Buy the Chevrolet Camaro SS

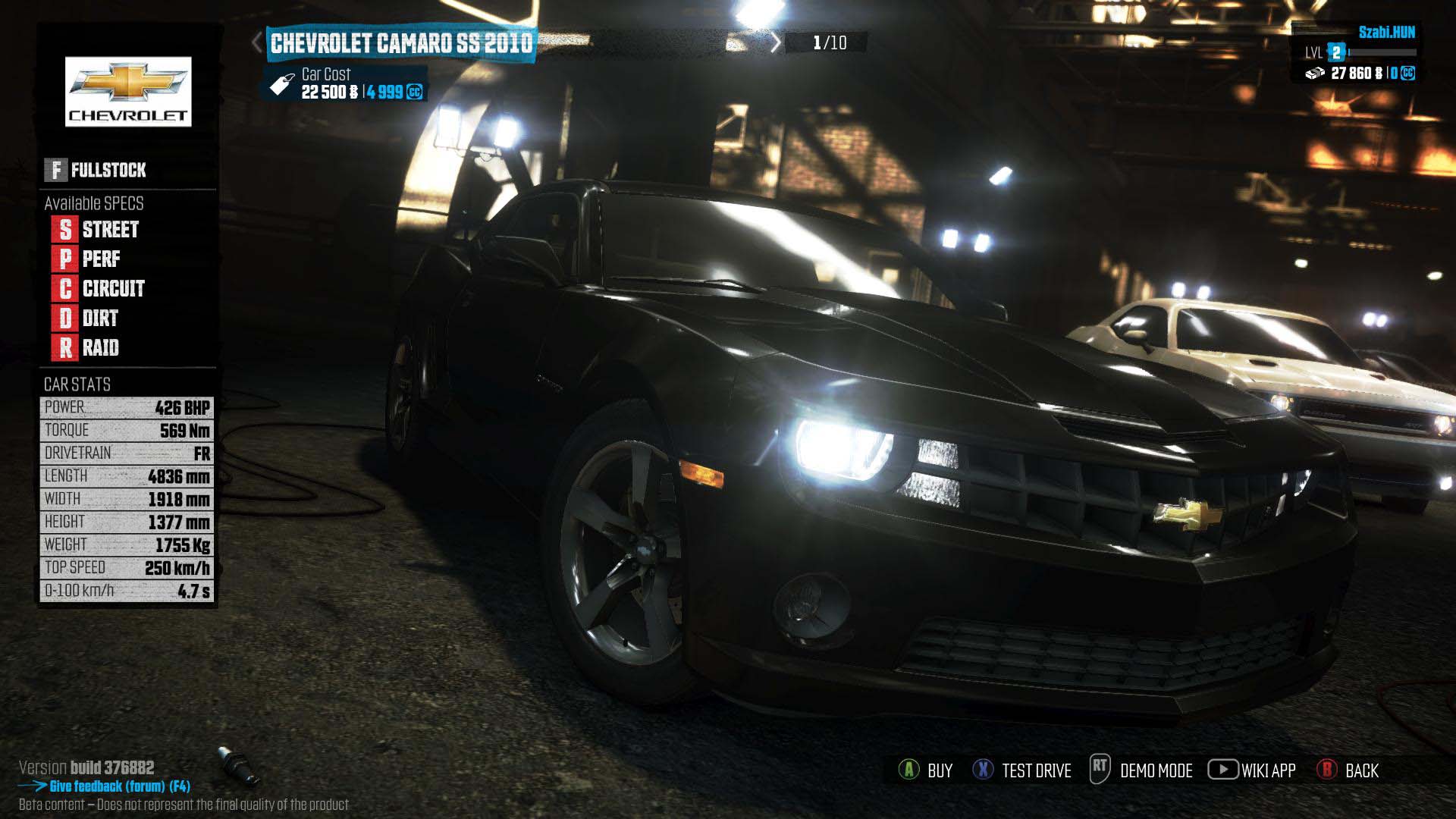tap(925, 770)
